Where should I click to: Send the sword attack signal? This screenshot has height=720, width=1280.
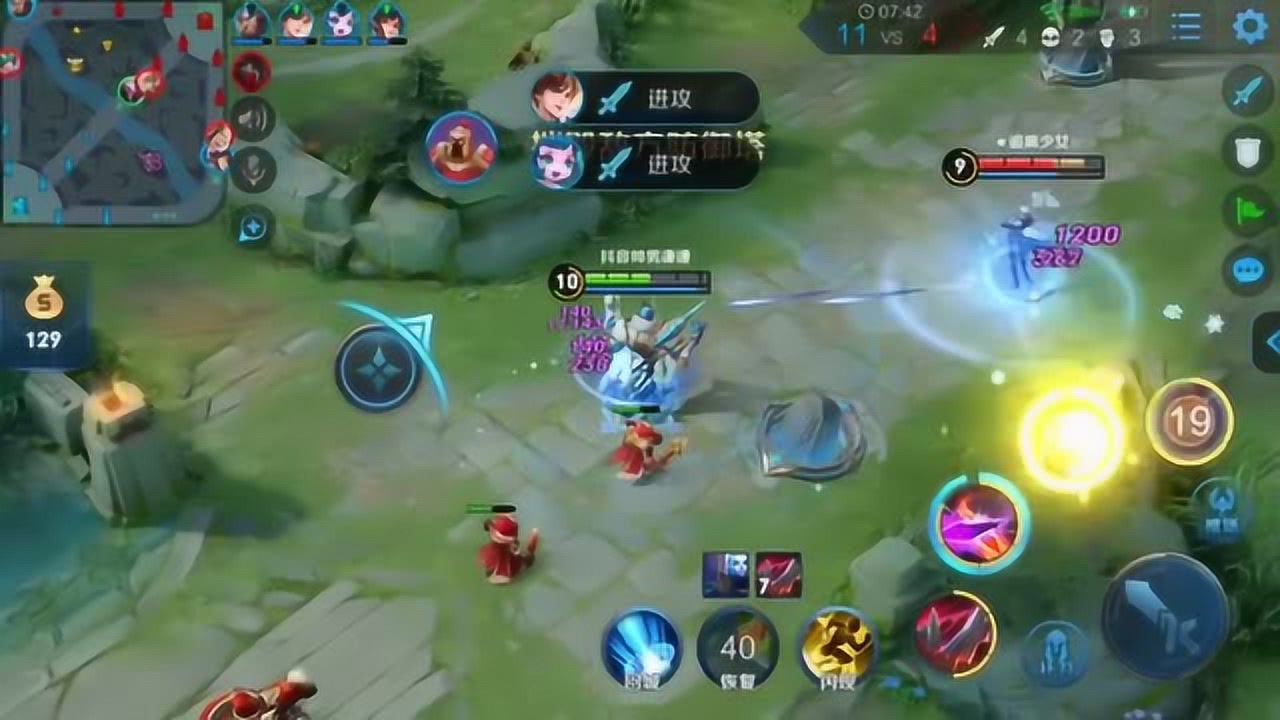(x=1247, y=92)
